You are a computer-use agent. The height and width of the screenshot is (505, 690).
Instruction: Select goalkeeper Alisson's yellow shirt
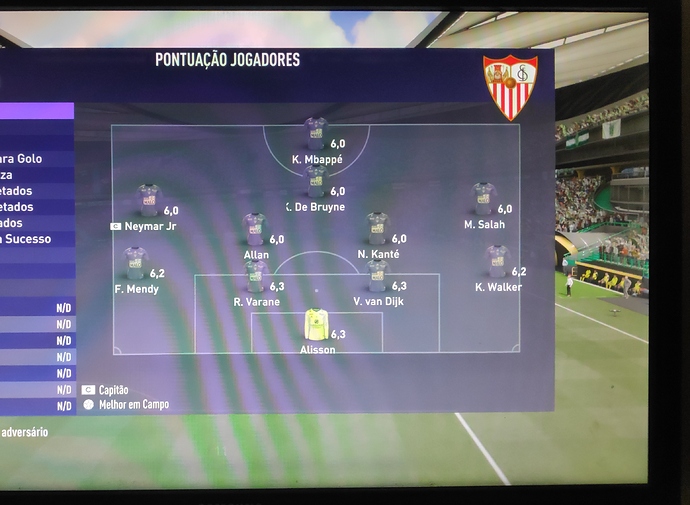pyautogui.click(x=316, y=324)
